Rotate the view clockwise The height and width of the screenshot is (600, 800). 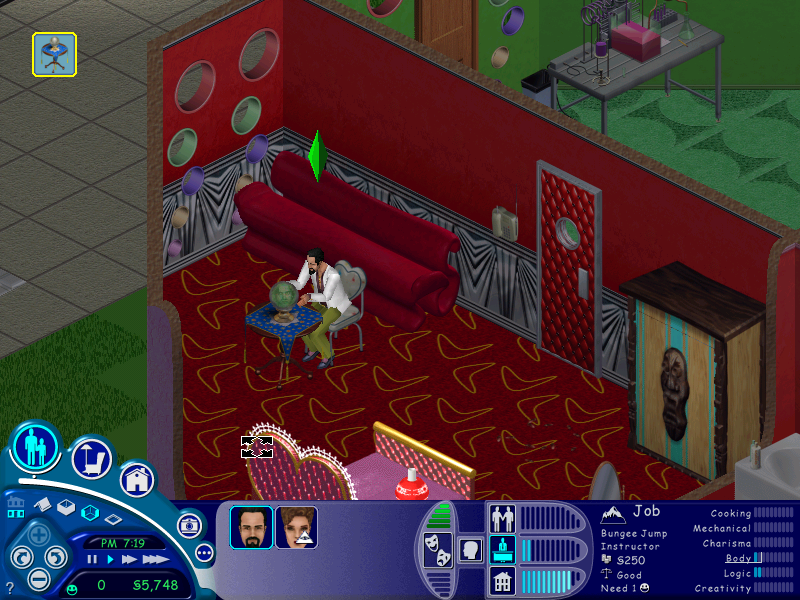[x=57, y=558]
